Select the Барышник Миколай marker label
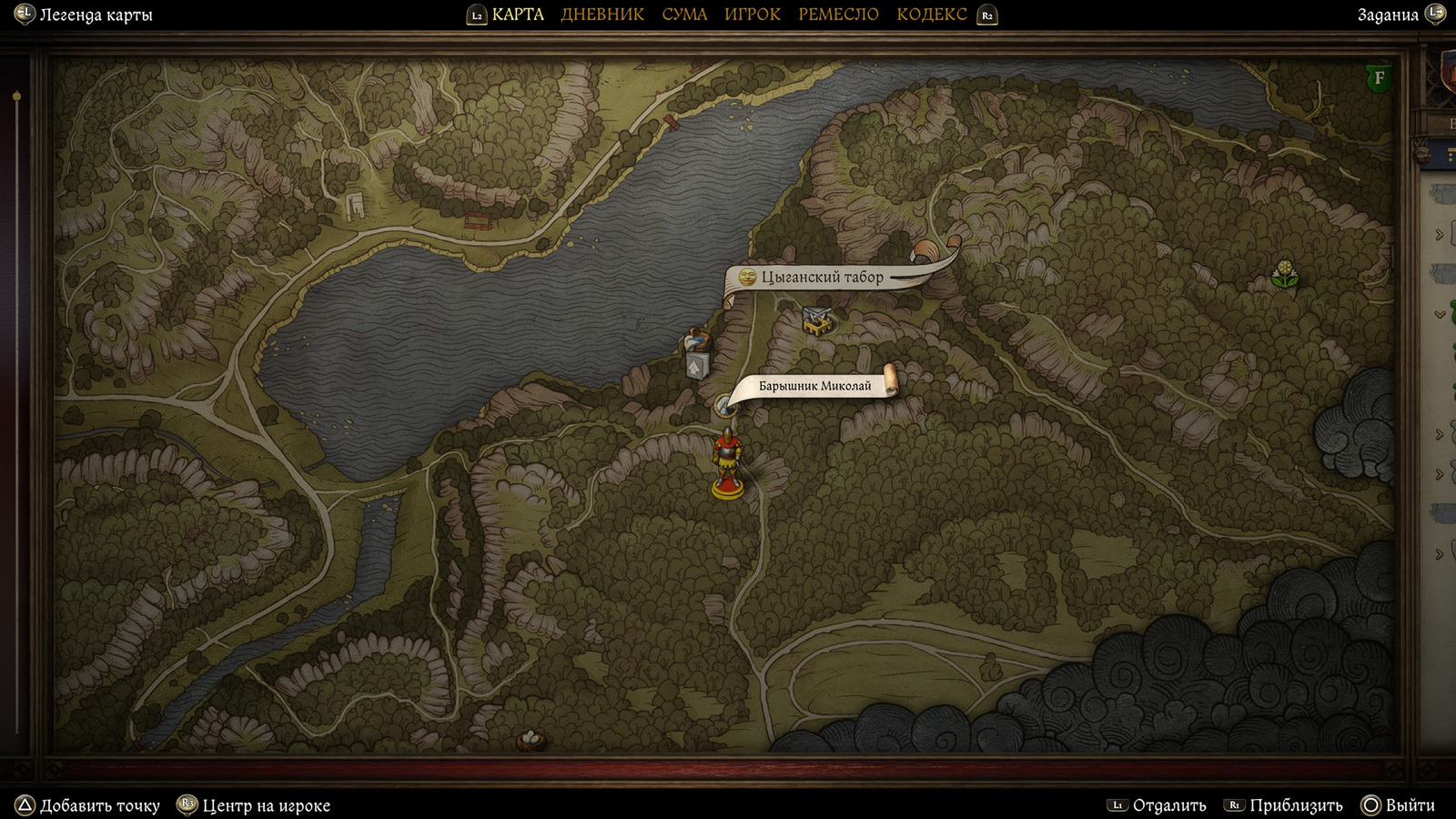This screenshot has width=1456, height=819. (814, 386)
